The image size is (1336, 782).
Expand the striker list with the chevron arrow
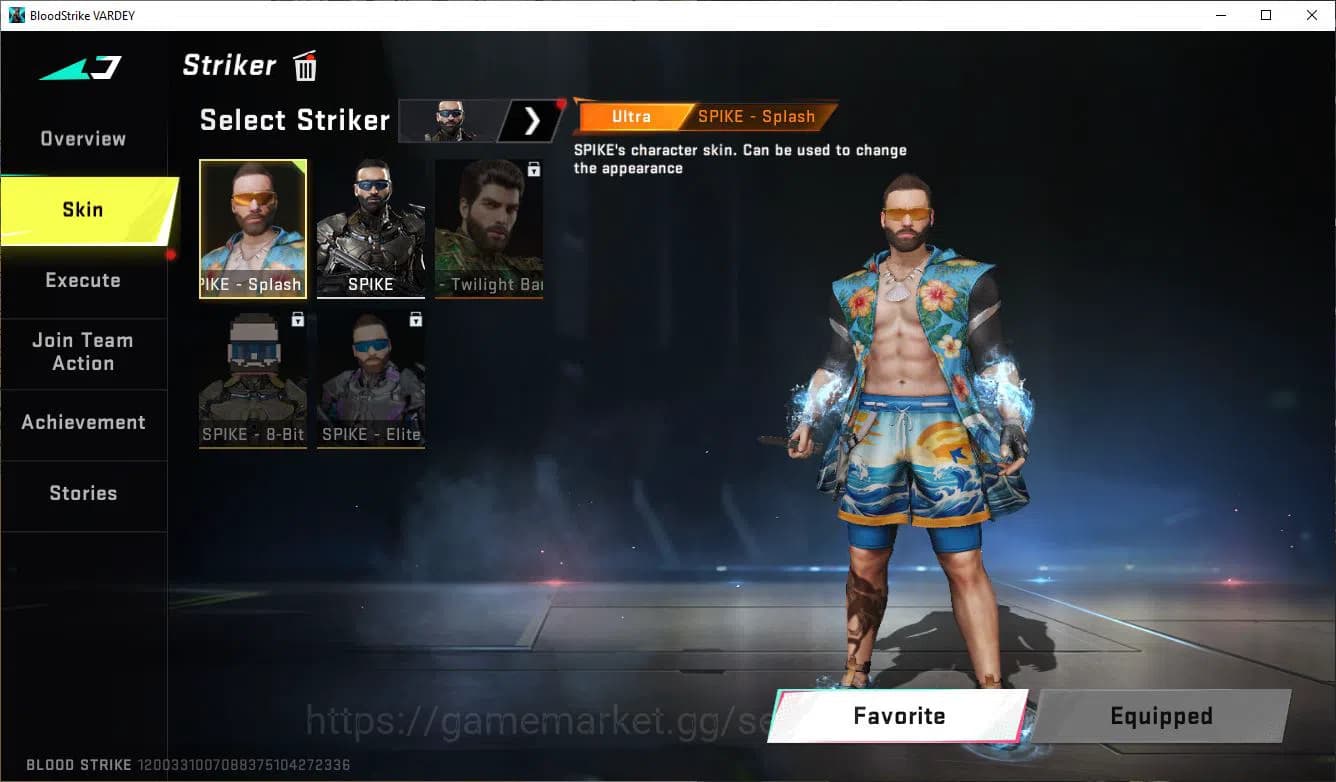click(534, 120)
